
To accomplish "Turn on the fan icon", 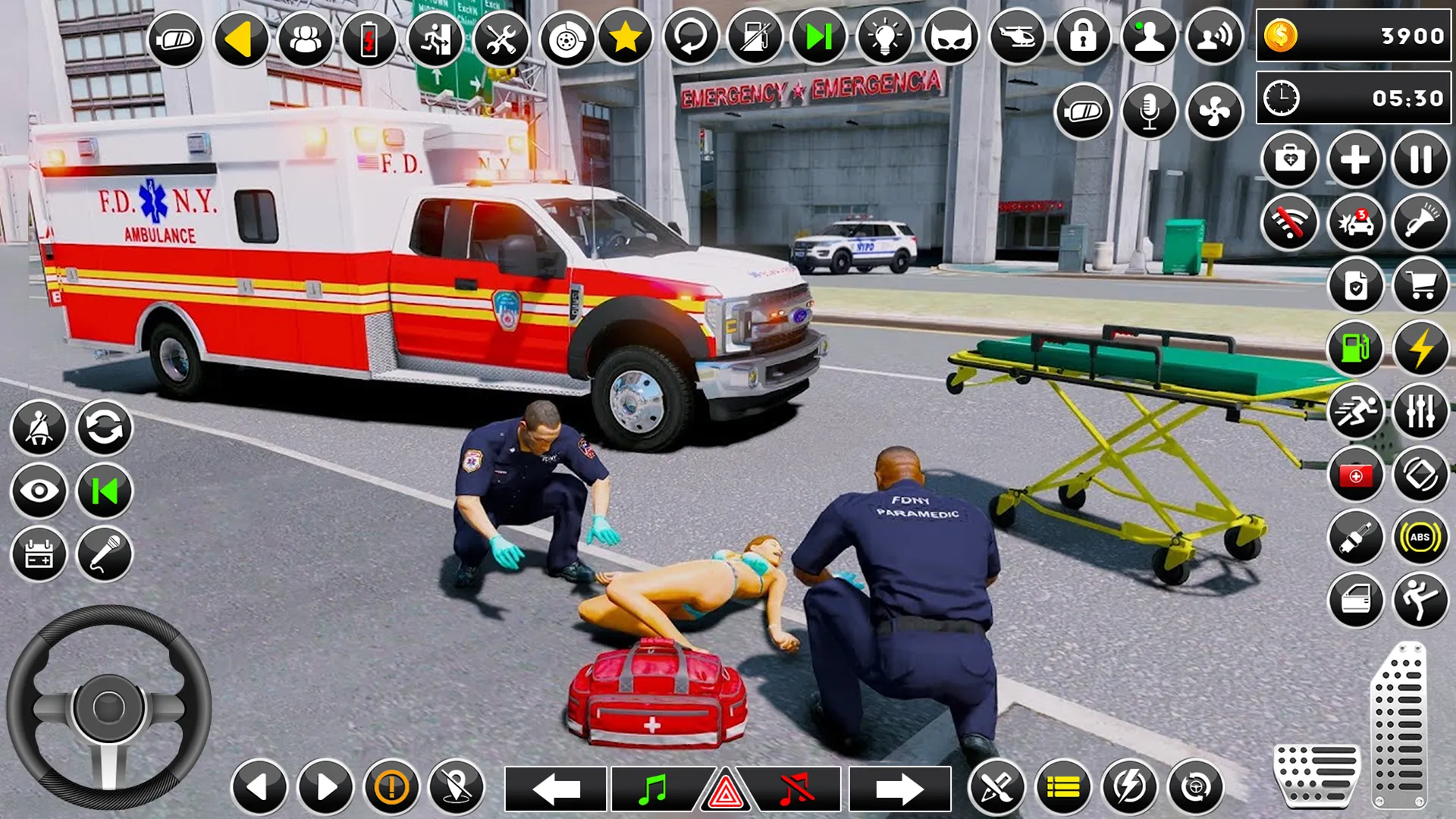I will point(1213,111).
